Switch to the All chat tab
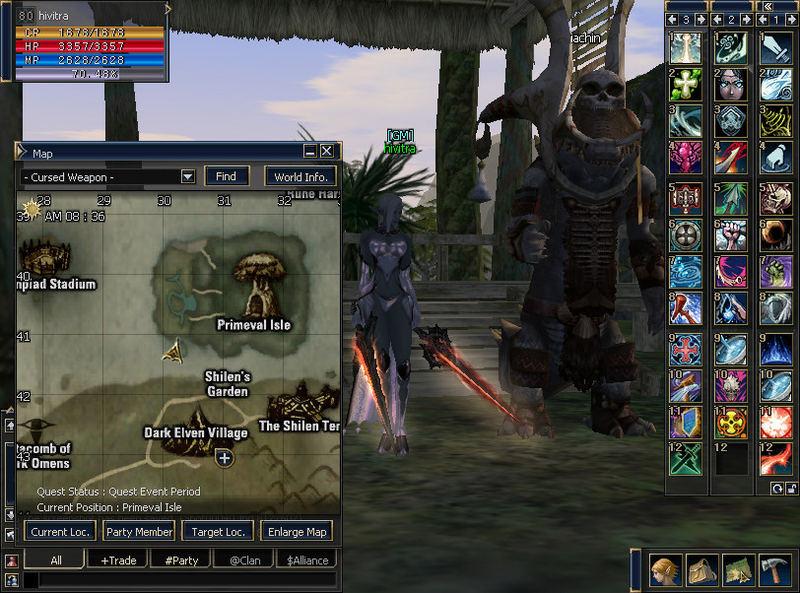 pos(55,560)
